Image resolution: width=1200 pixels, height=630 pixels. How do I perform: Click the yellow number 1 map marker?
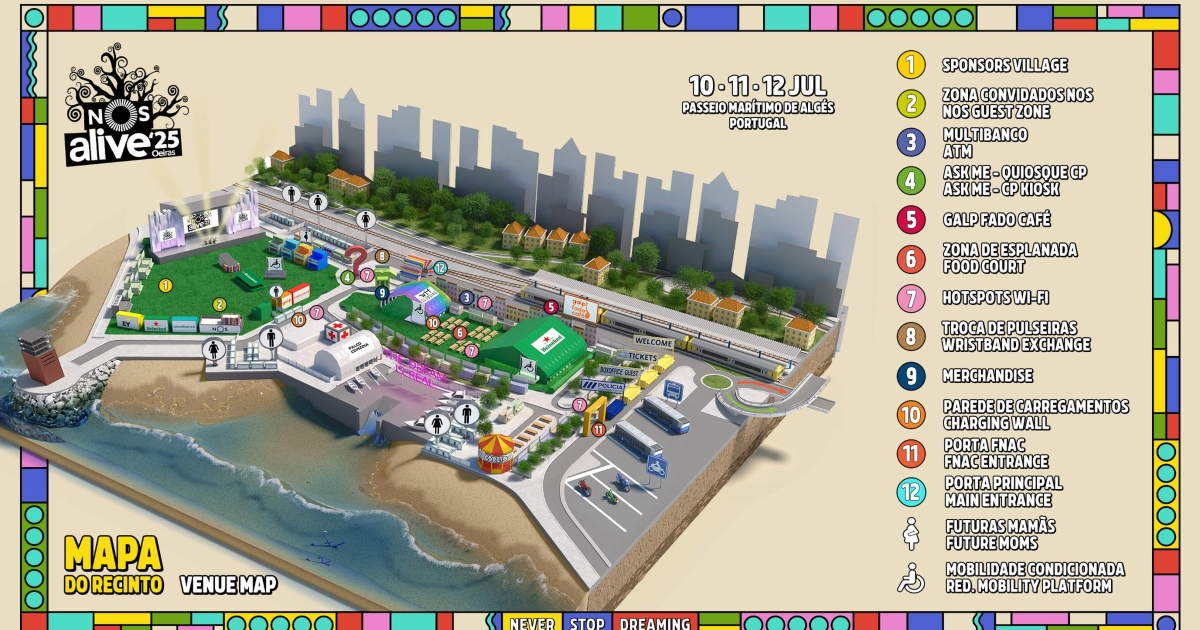click(x=166, y=285)
